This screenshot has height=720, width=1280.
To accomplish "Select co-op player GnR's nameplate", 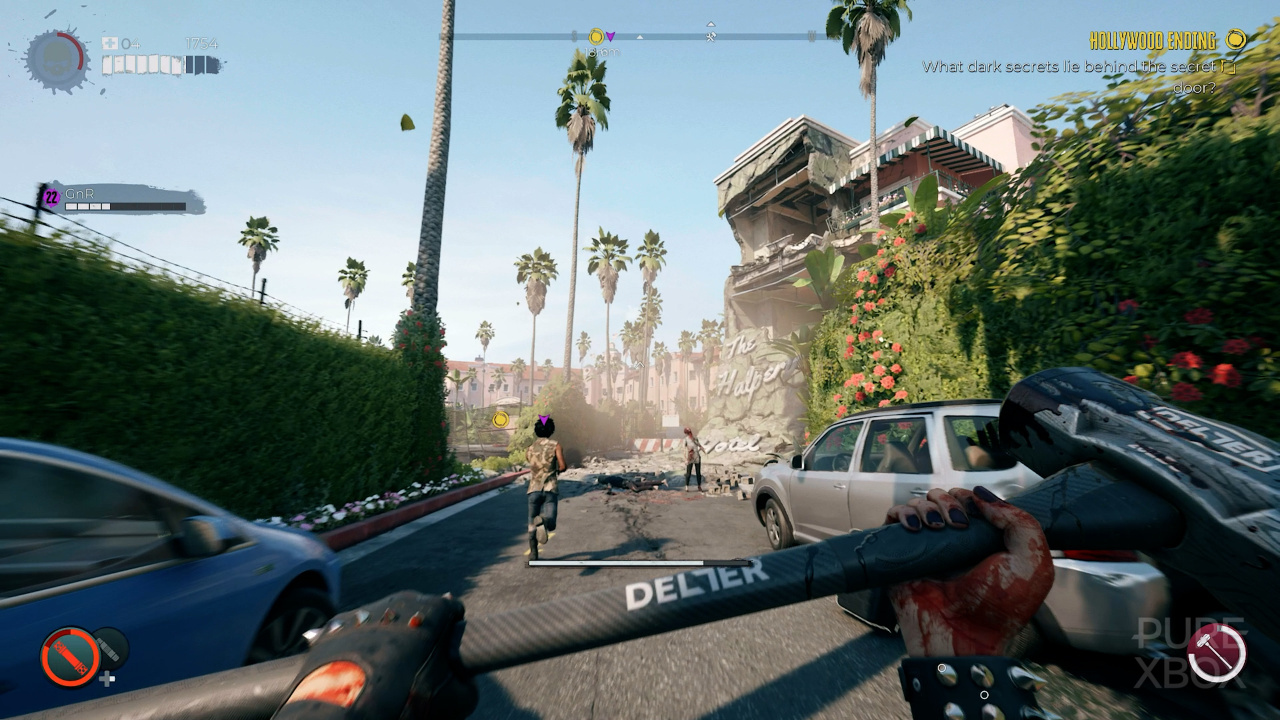I will pyautogui.click(x=120, y=199).
